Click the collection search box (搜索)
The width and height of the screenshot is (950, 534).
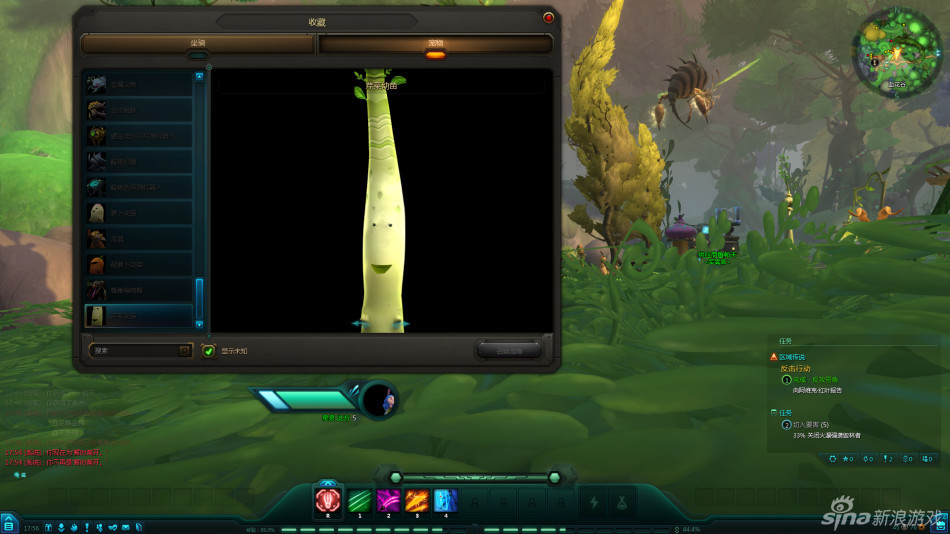[x=134, y=351]
